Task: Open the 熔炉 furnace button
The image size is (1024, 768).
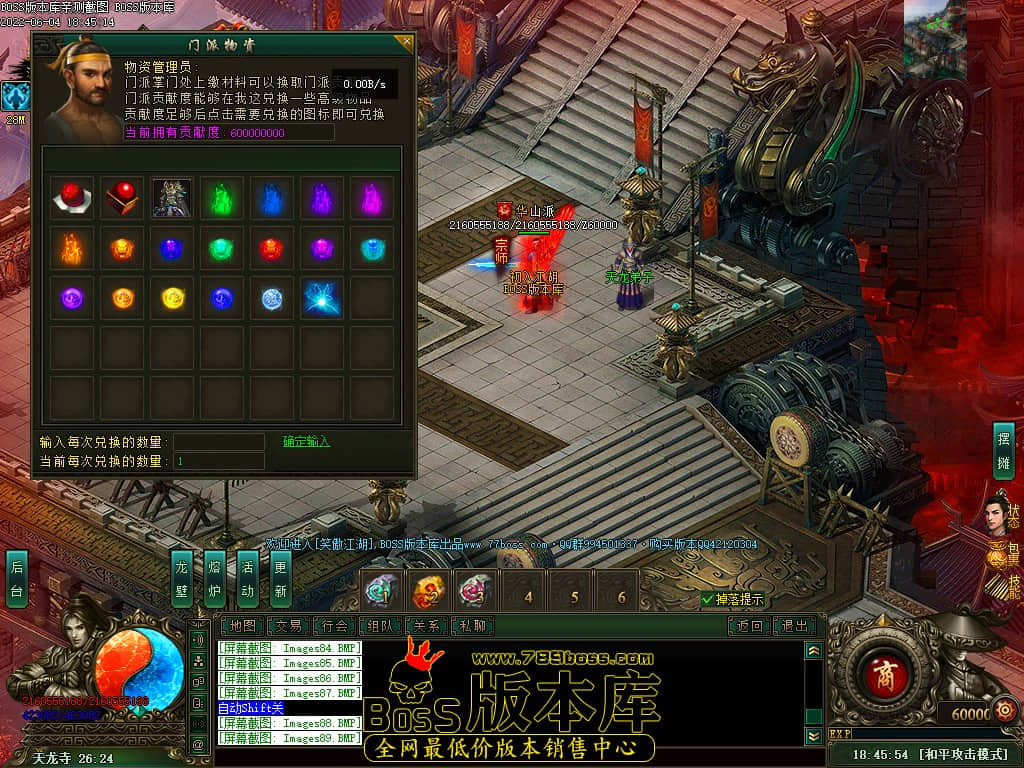Action: pos(214,578)
